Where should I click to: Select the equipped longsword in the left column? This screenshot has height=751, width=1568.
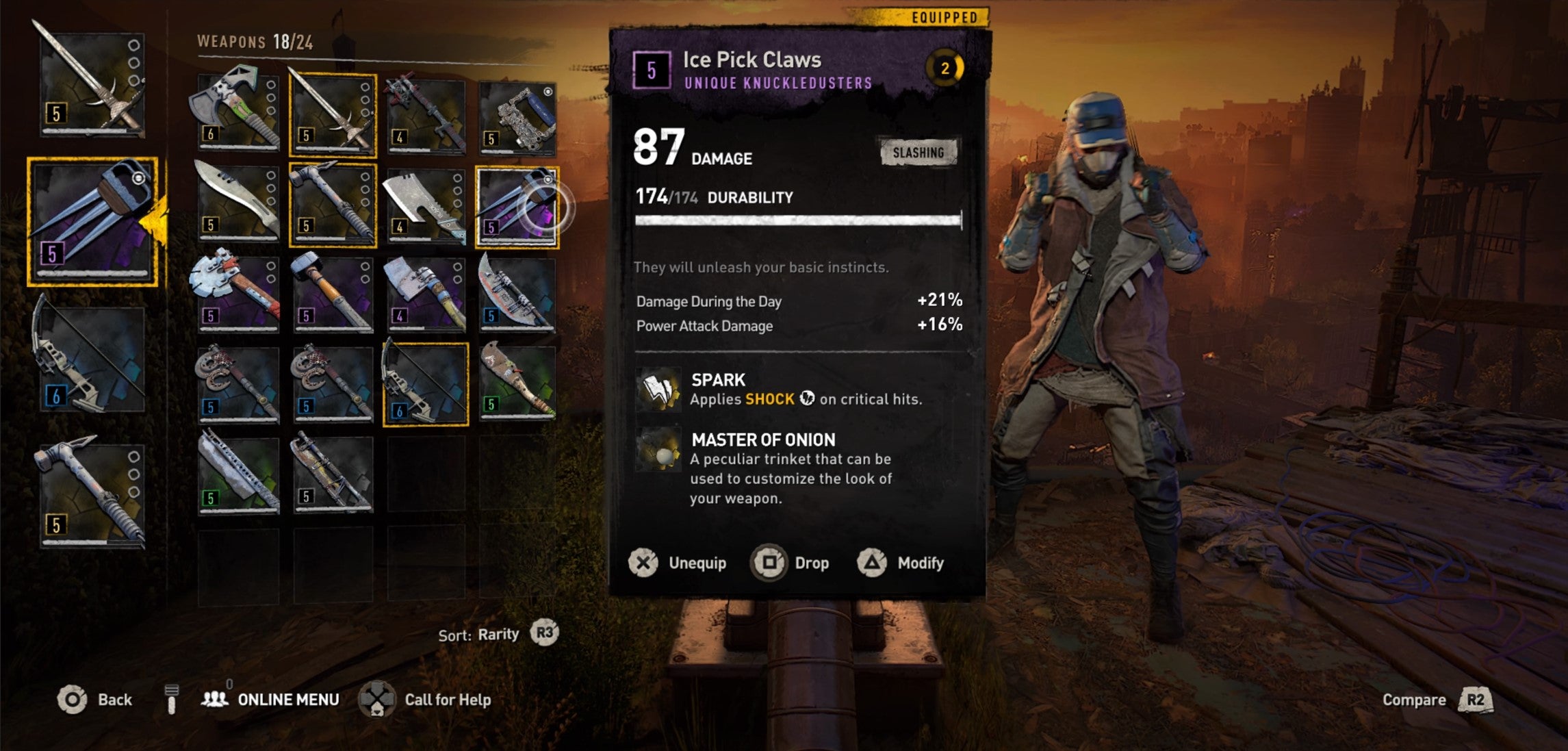[92, 82]
